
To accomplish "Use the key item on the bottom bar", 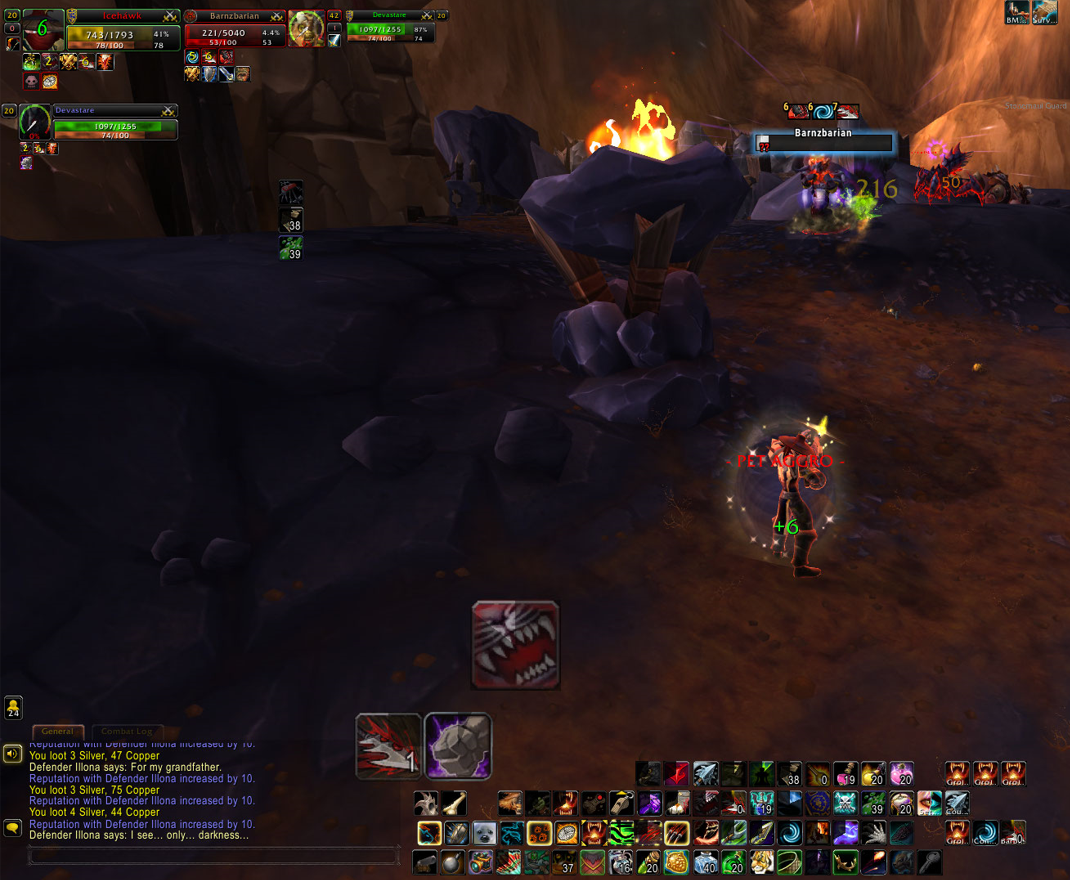I will pyautogui.click(x=930, y=861).
